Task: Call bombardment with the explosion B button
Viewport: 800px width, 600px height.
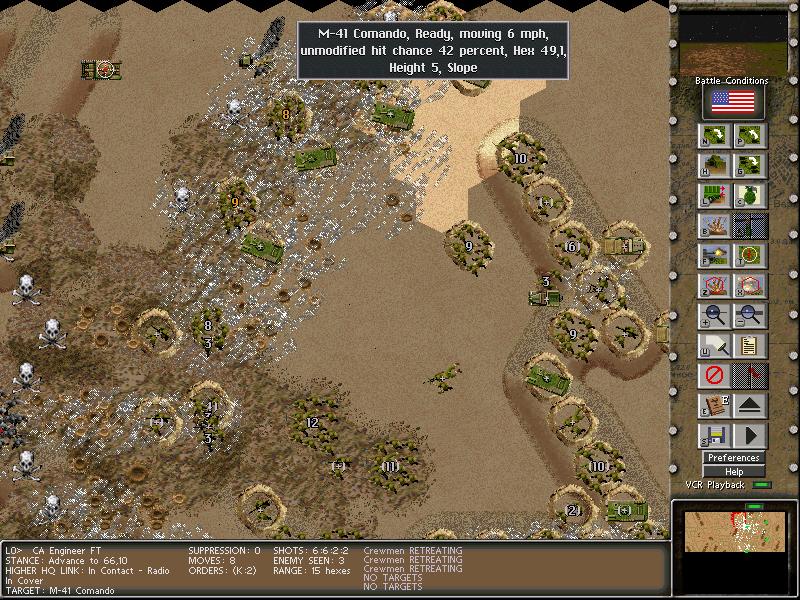Action: pos(714,227)
